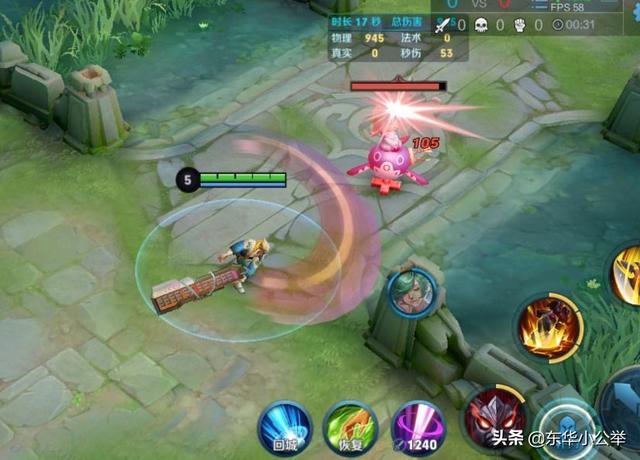Trigger the purple beam summoner spell

(x=418, y=428)
